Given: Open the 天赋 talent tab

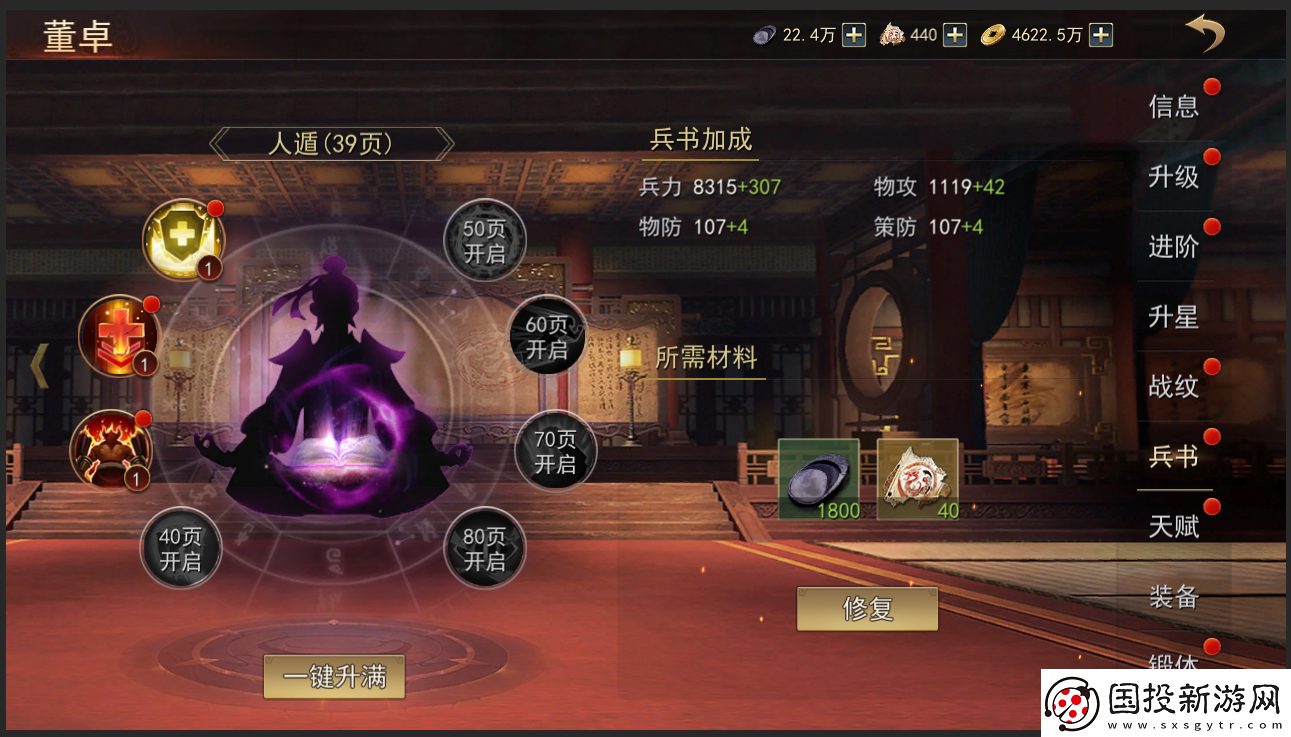Looking at the screenshot, I should click(1173, 527).
